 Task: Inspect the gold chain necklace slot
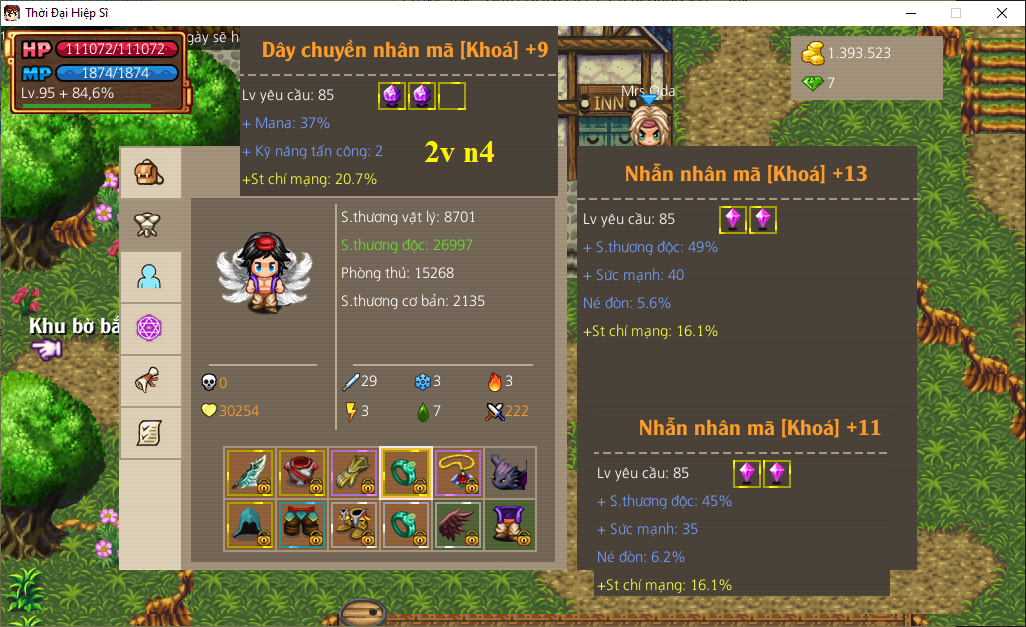(x=458, y=473)
